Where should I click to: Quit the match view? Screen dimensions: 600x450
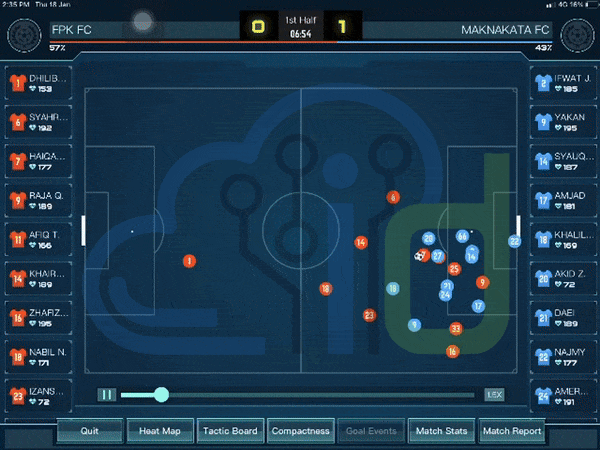pos(90,432)
